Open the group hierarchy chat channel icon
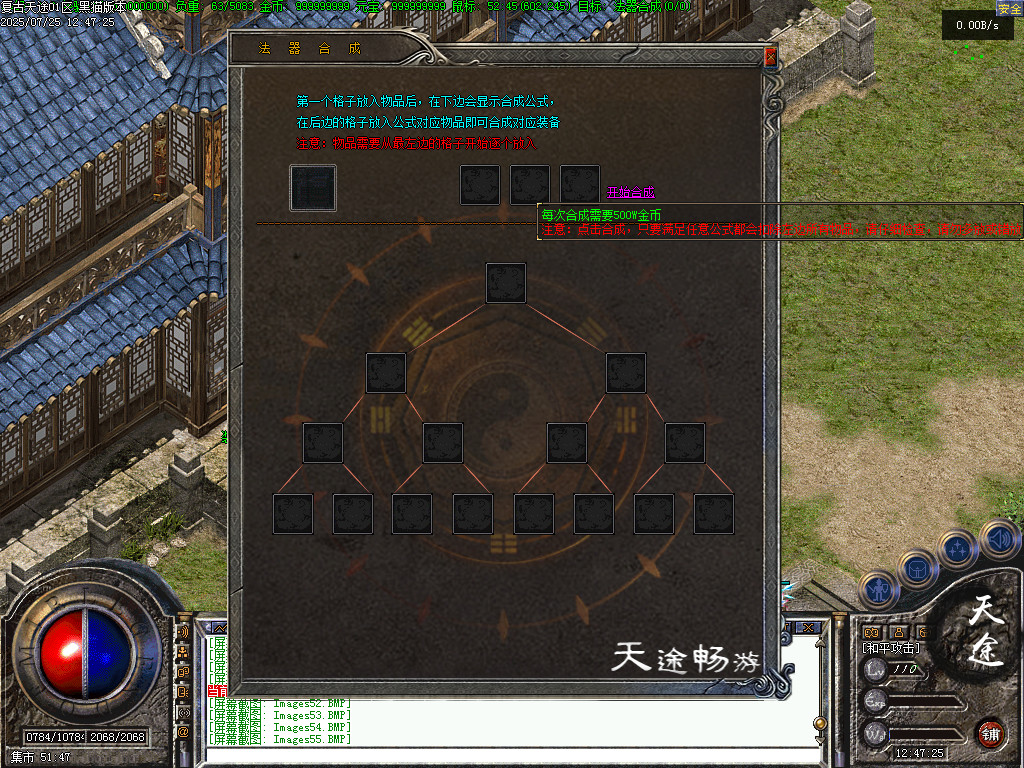The width and height of the screenshot is (1024, 768). pos(183,652)
